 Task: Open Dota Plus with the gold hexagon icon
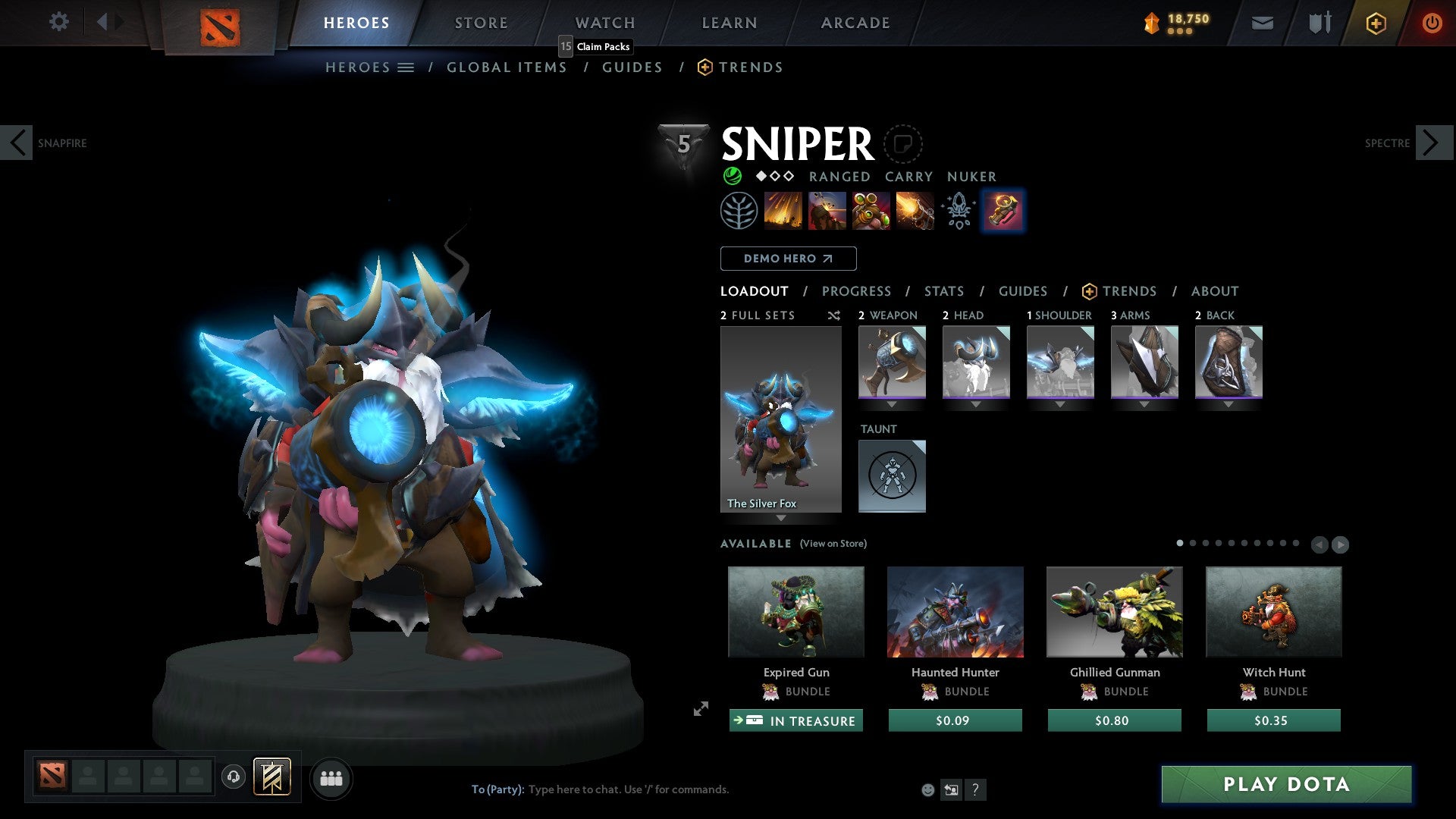1375,23
